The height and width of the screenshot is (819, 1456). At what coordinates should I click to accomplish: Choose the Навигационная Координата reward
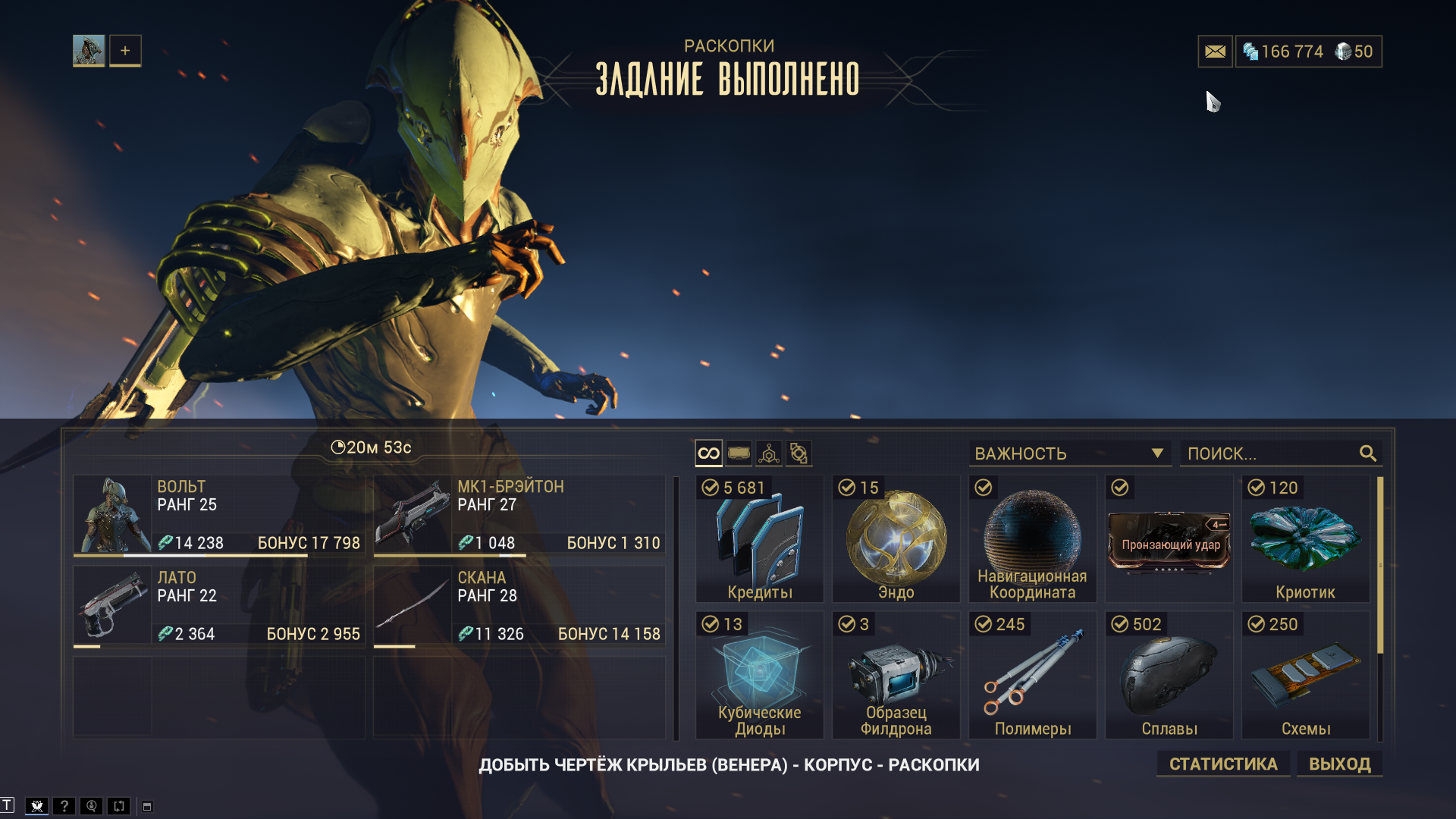pyautogui.click(x=1032, y=539)
